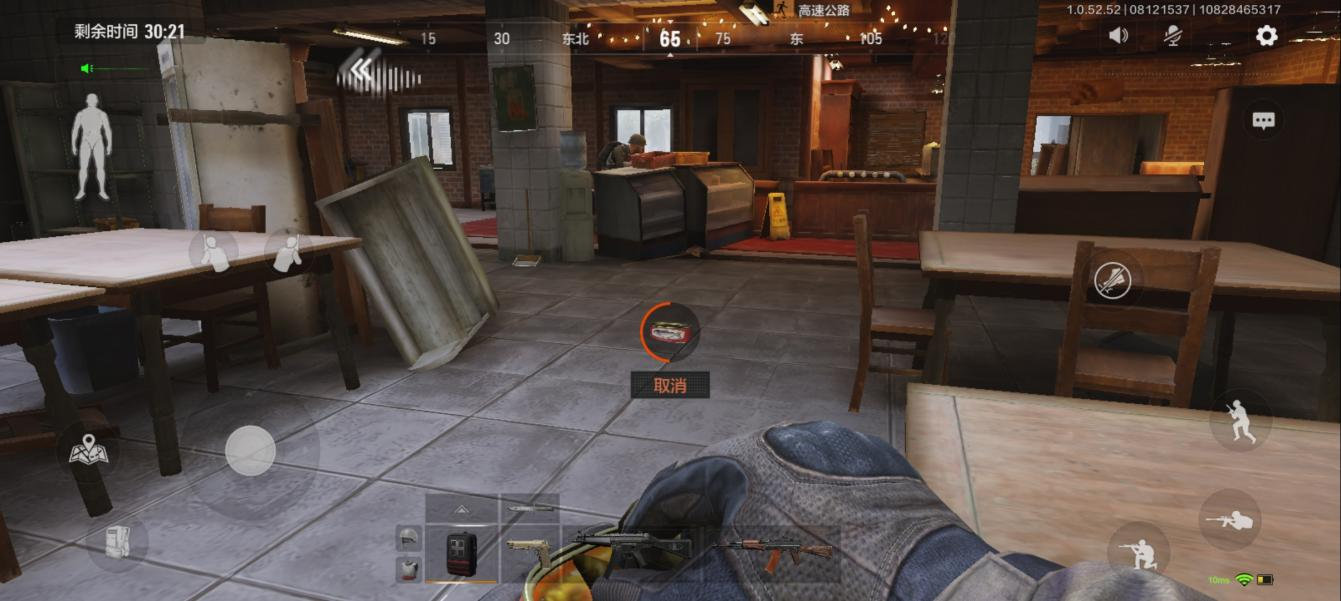Expand the item list arrow above medkit
Screen dimensions: 1341x601
[461, 509]
